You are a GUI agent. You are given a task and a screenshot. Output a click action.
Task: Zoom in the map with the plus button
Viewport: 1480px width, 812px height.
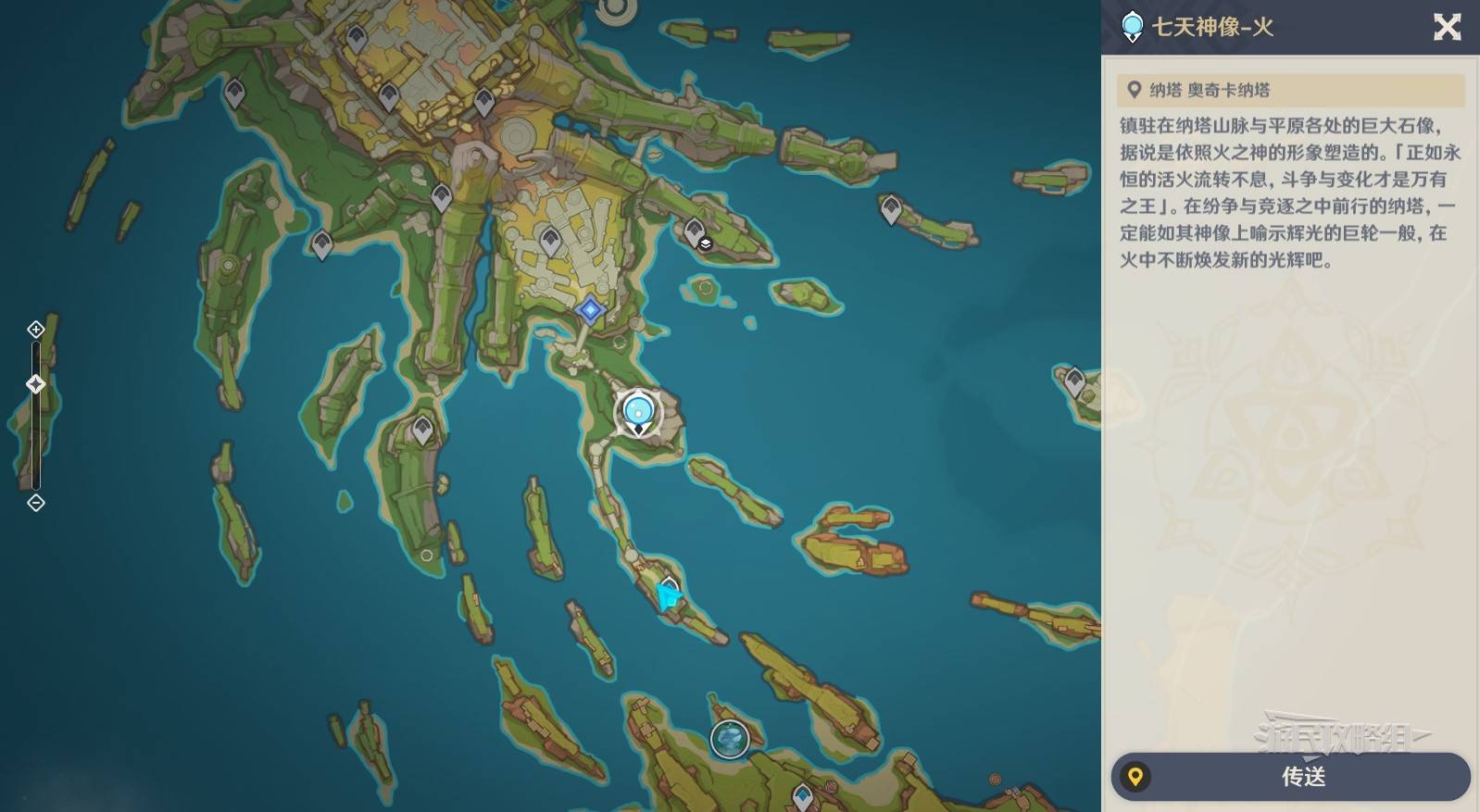click(36, 330)
